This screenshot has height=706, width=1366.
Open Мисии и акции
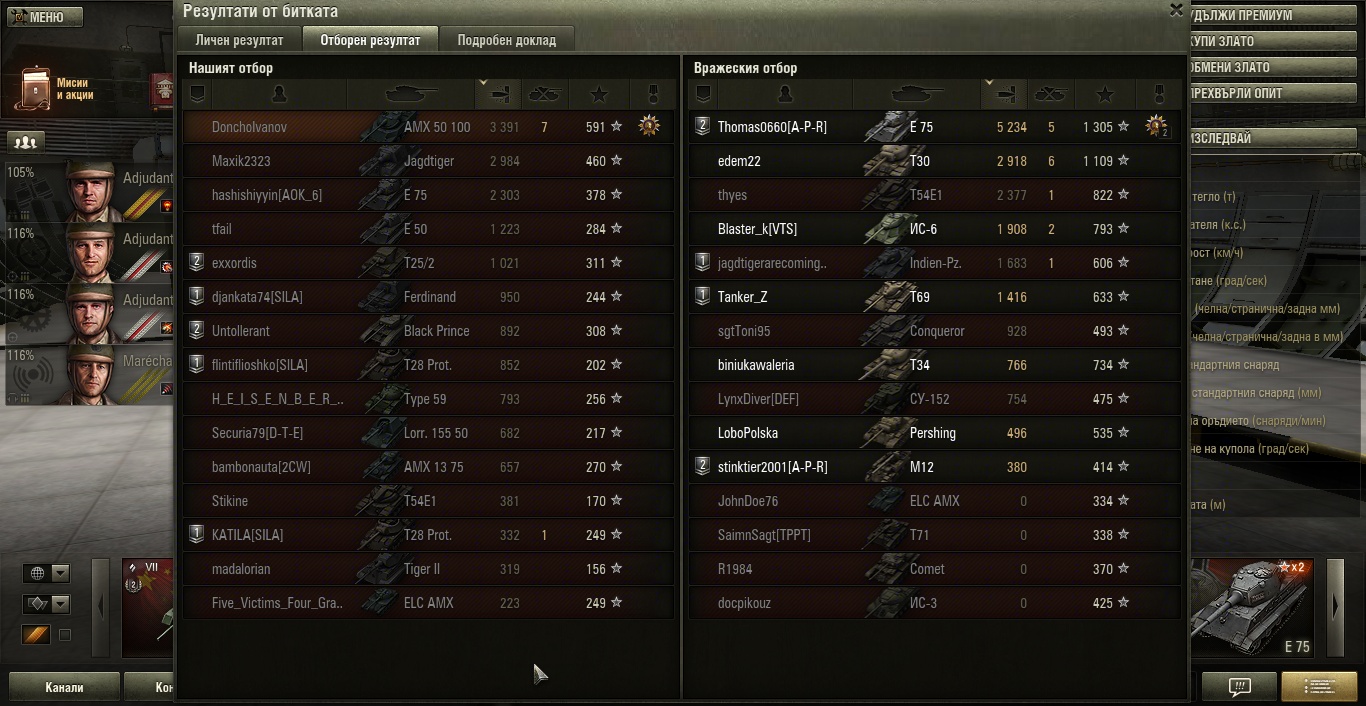[55, 89]
